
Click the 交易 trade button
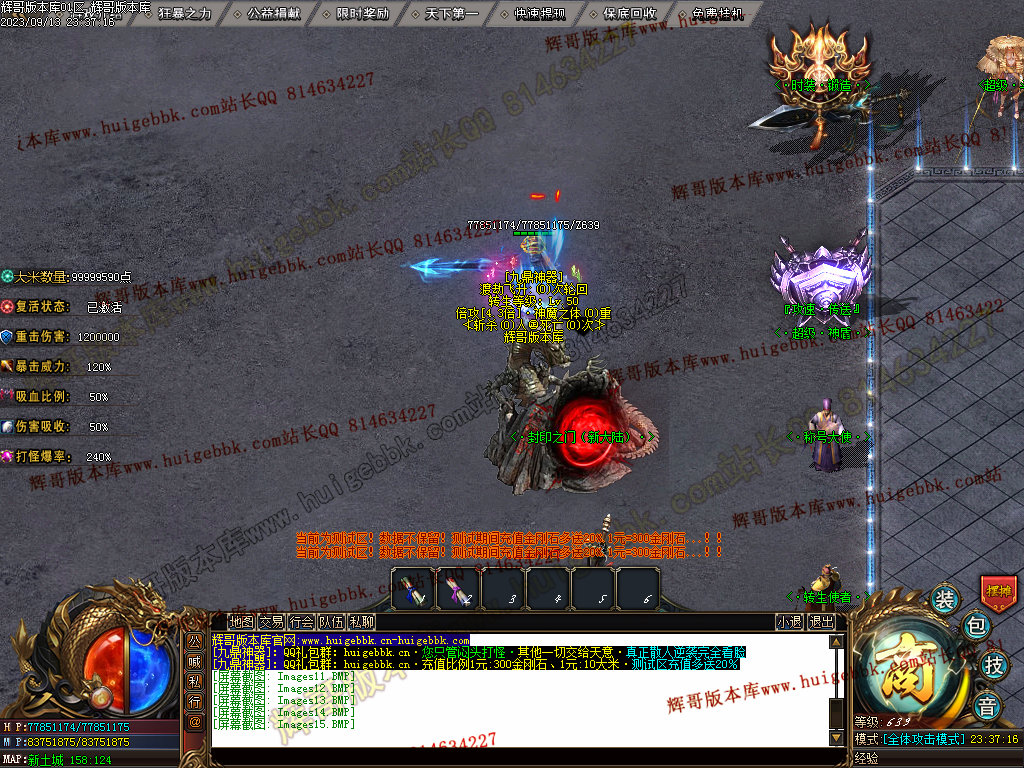point(271,622)
